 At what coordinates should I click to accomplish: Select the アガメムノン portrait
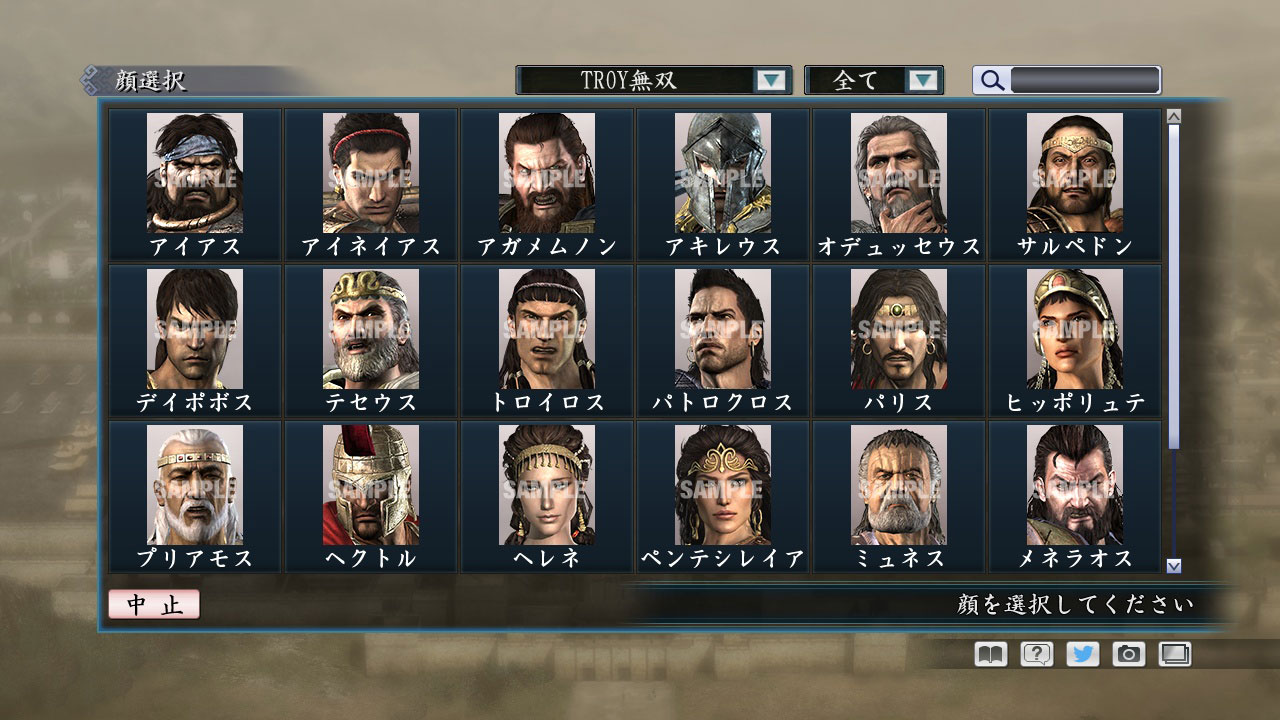coord(548,172)
